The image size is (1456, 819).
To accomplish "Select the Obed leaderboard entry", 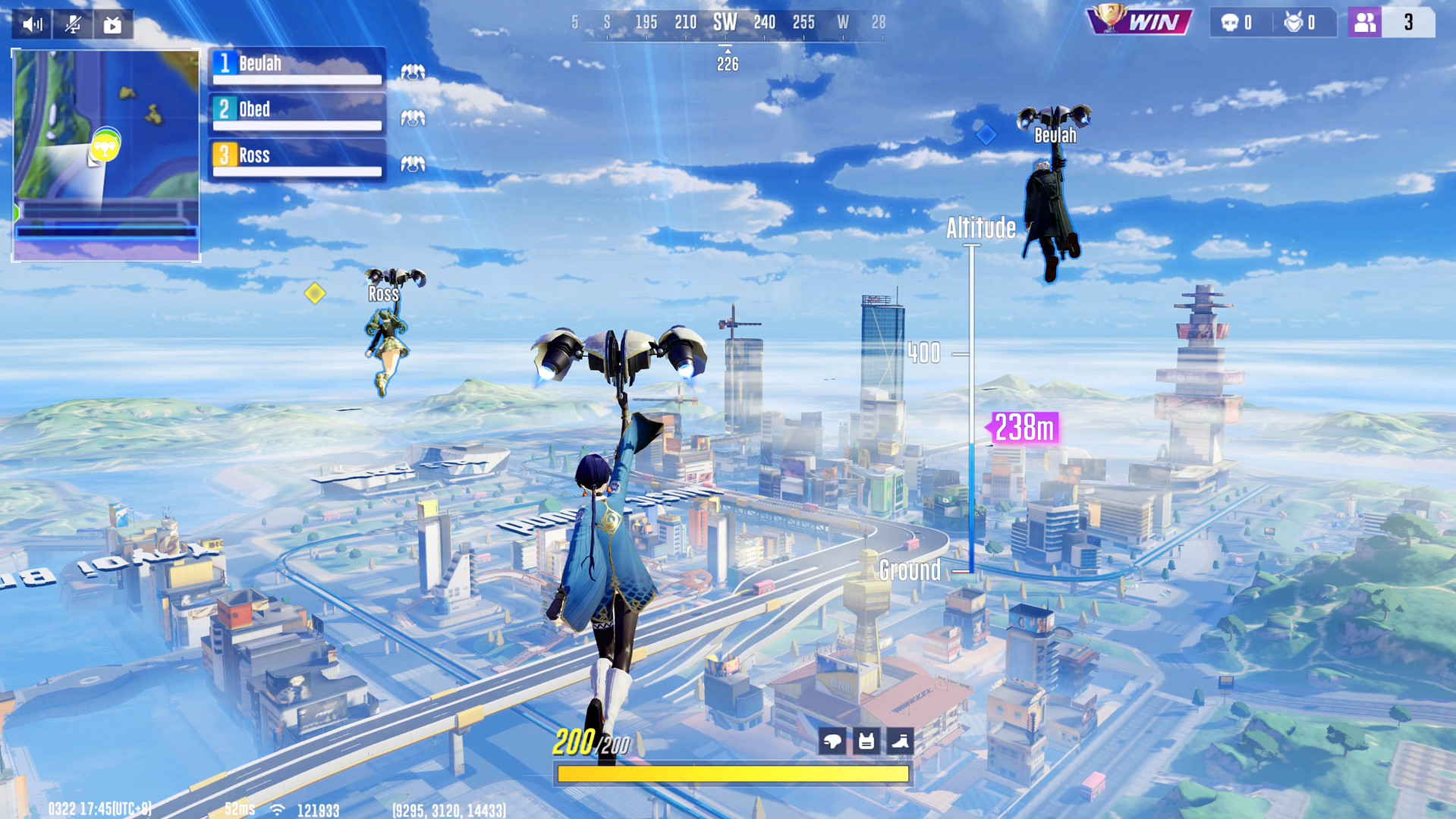I will tap(296, 110).
